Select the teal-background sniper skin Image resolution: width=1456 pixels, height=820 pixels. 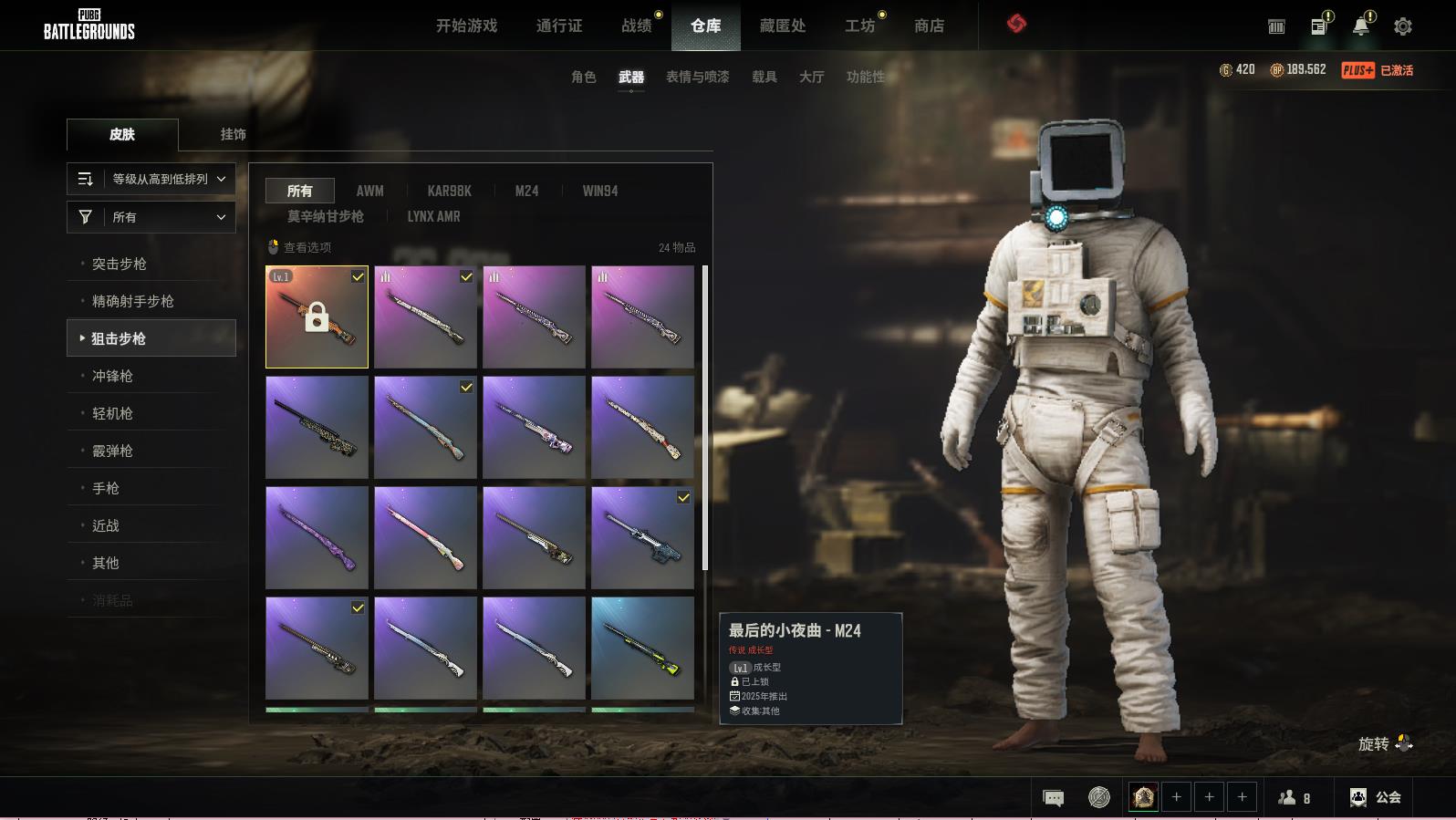coord(642,648)
